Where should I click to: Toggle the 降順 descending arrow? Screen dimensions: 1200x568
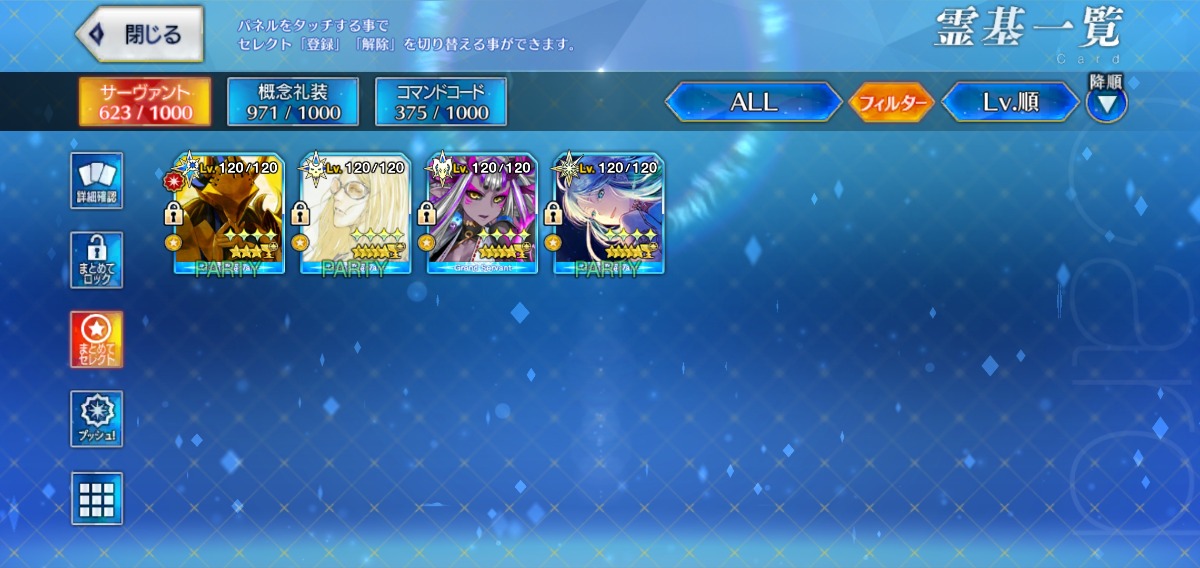click(1107, 102)
